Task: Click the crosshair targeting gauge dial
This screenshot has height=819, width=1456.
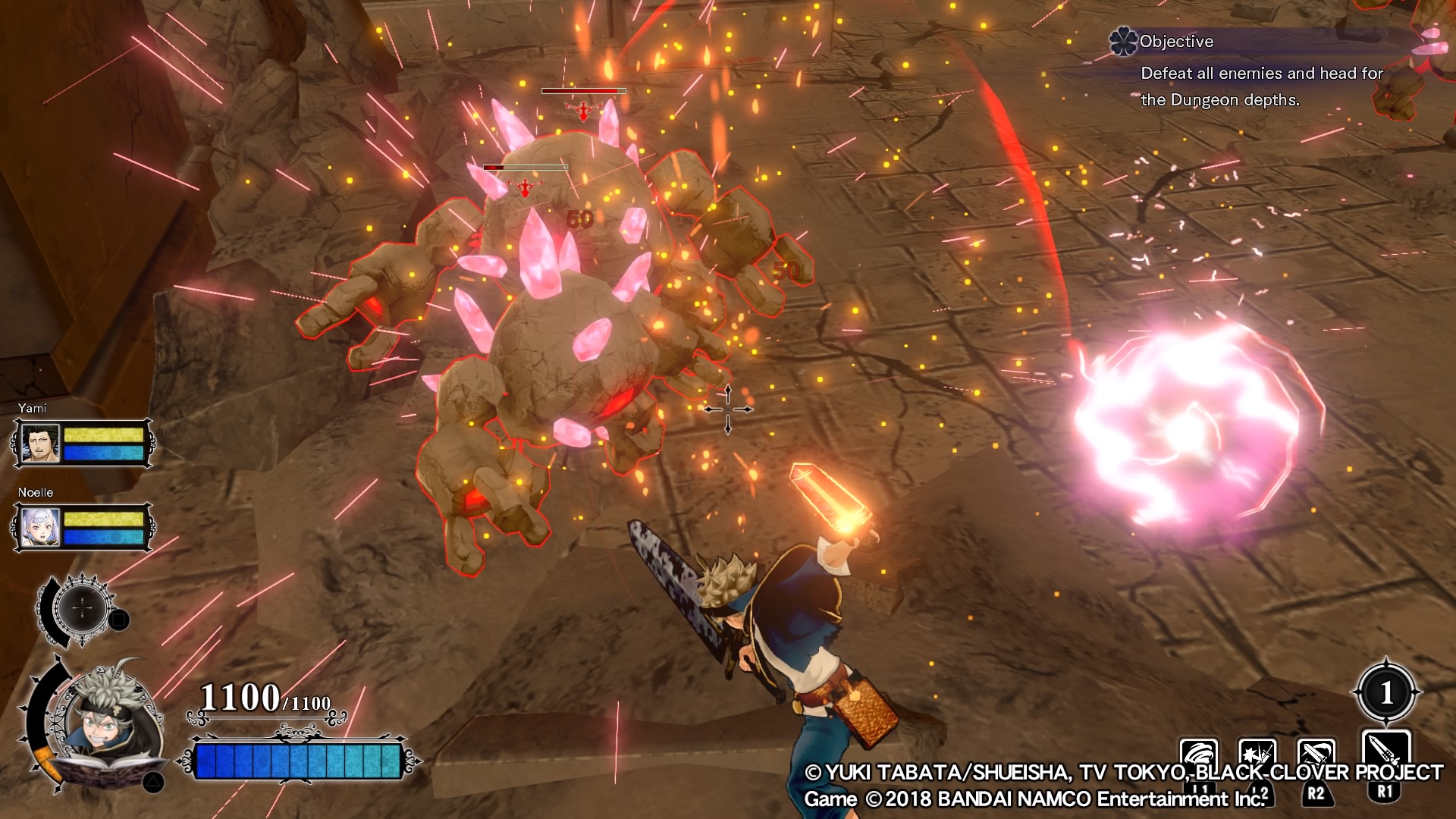Action: click(82, 608)
